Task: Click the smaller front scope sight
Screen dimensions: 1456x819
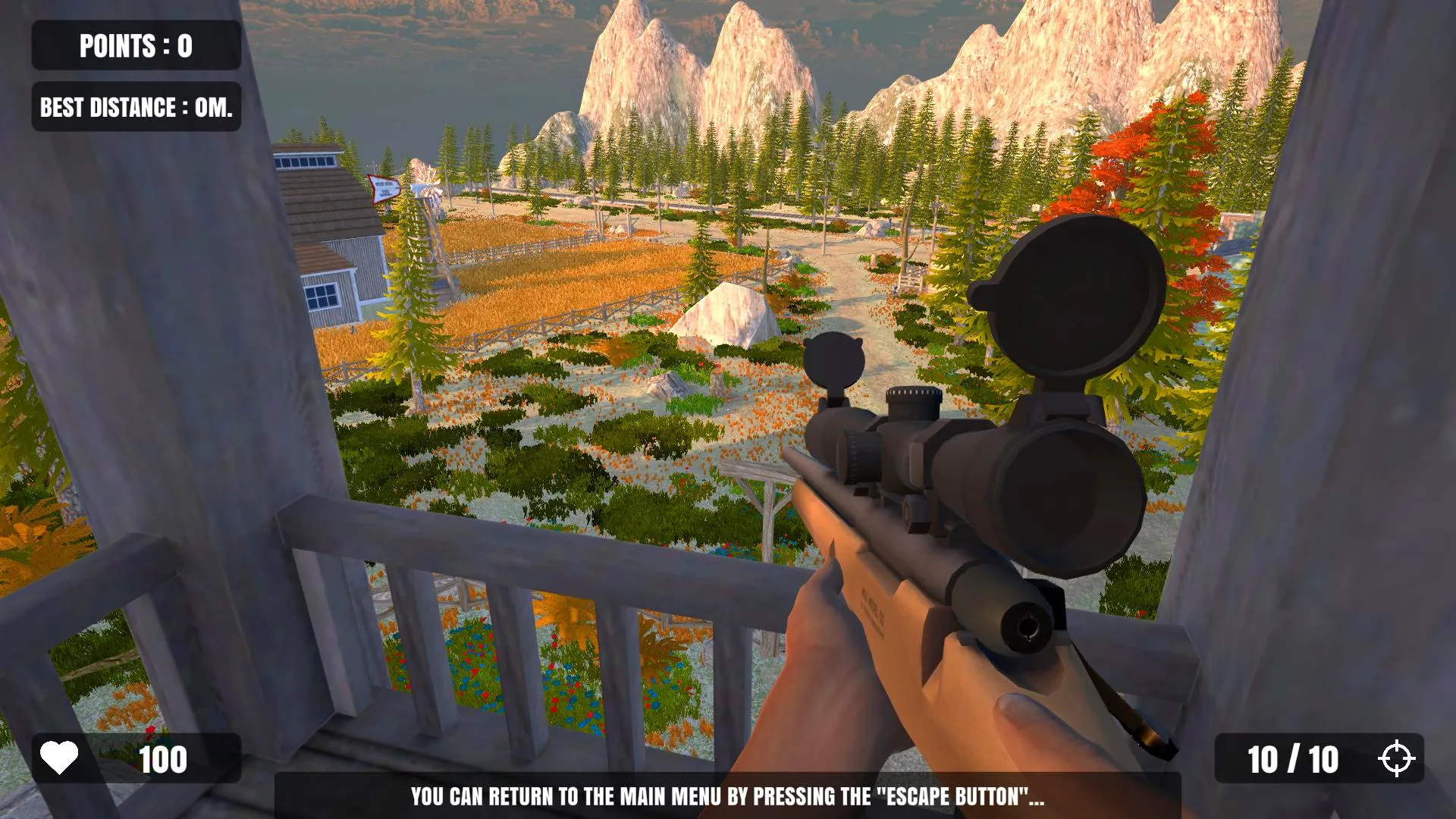Action: (x=834, y=356)
